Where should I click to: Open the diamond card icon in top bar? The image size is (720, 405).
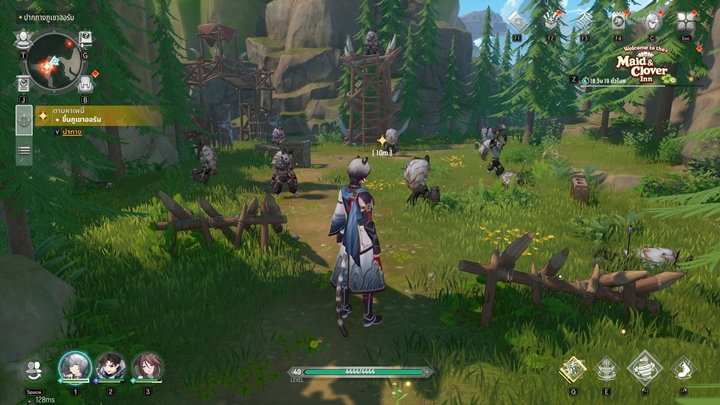(517, 22)
